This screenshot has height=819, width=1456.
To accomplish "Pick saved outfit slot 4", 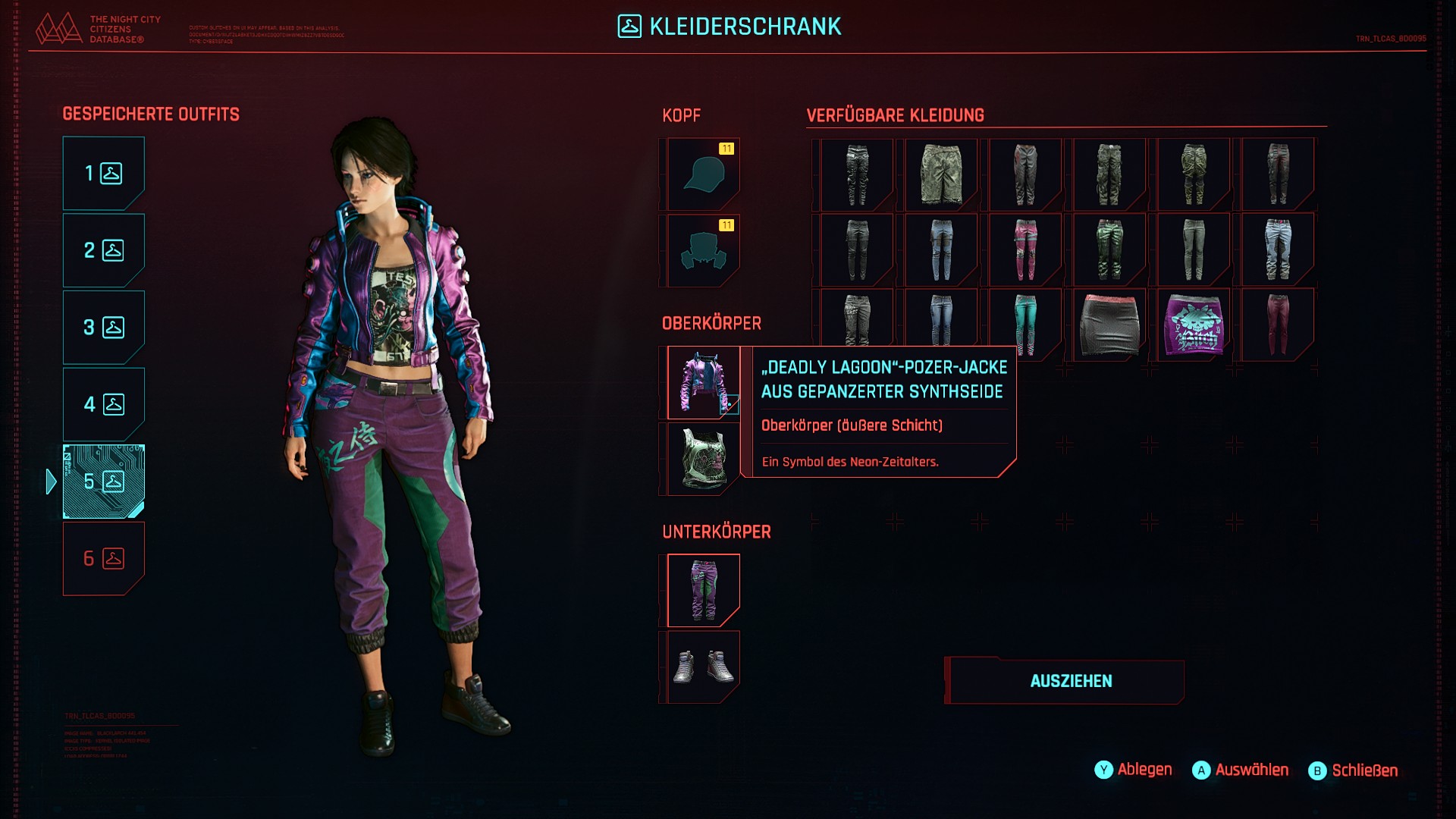I will [103, 404].
